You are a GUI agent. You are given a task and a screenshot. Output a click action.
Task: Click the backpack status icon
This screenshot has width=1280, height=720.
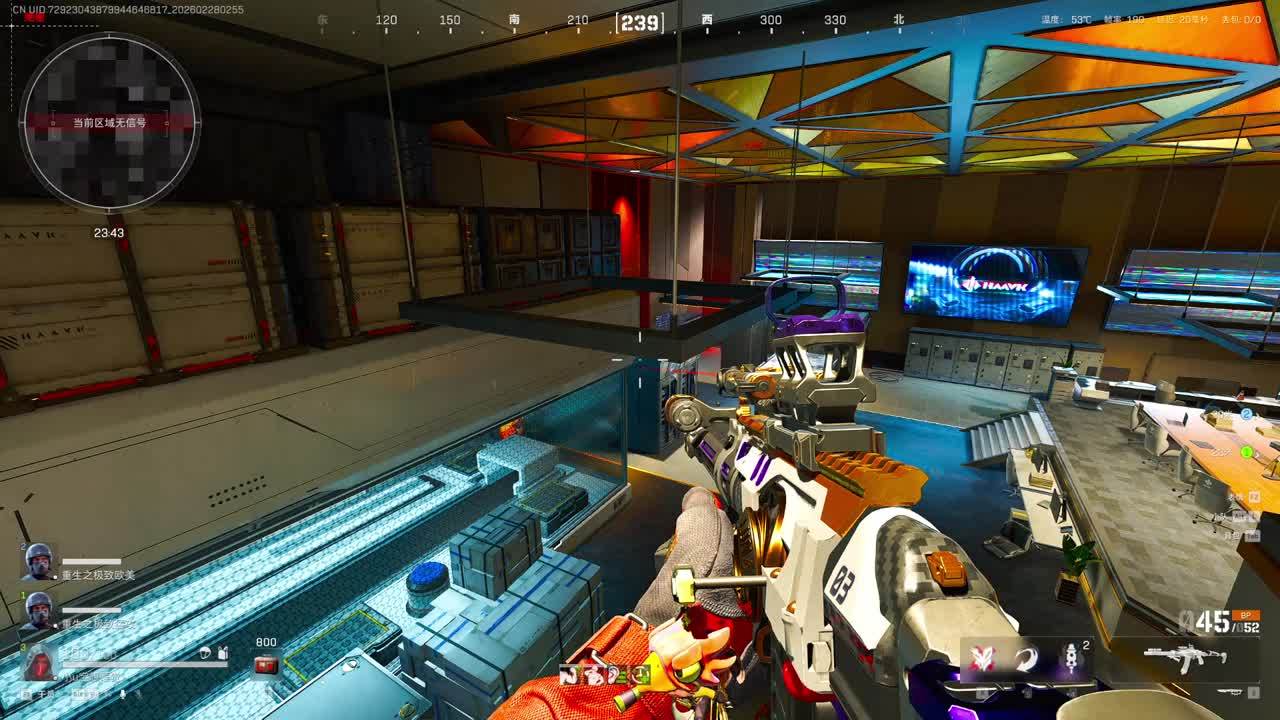point(223,653)
